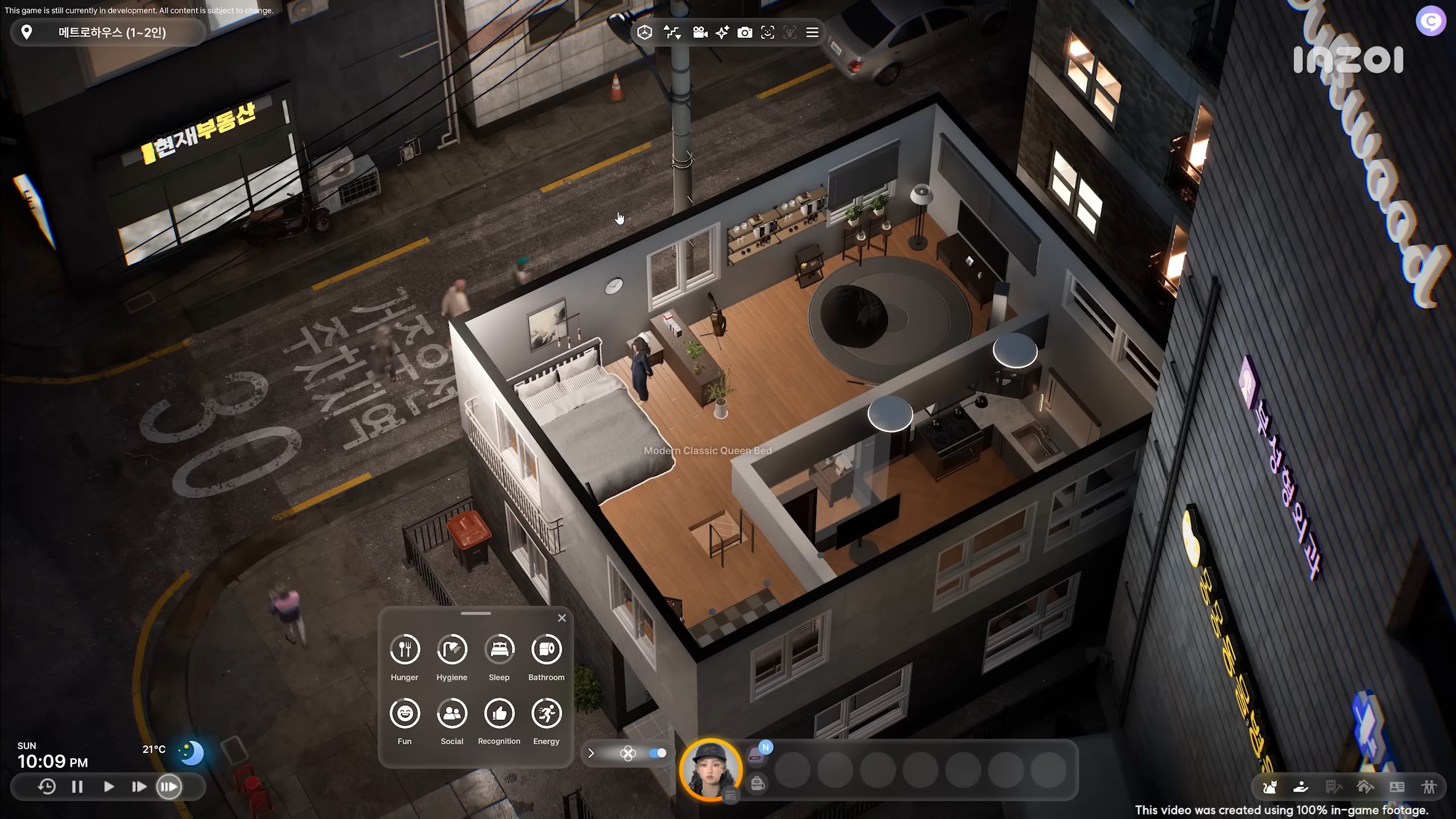
Task: Open the Fun need
Action: tap(404, 713)
